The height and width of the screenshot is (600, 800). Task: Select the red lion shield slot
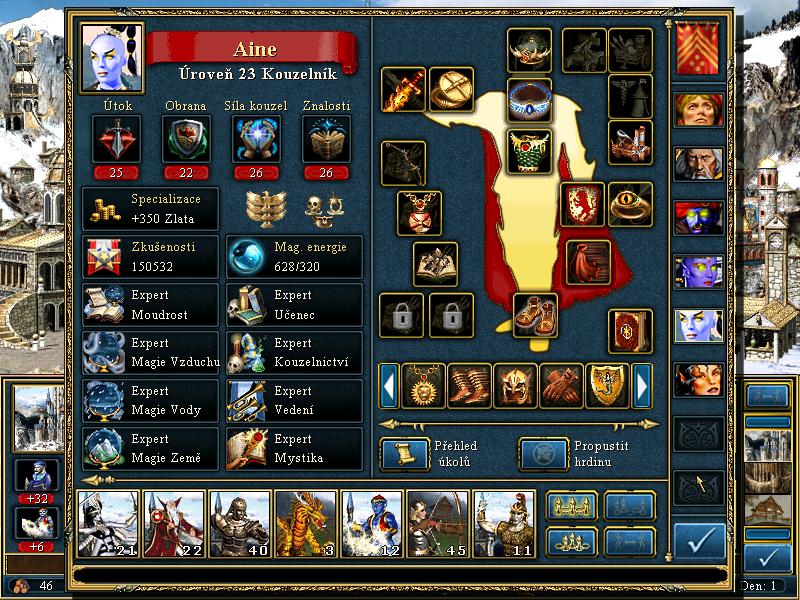pyautogui.click(x=582, y=203)
